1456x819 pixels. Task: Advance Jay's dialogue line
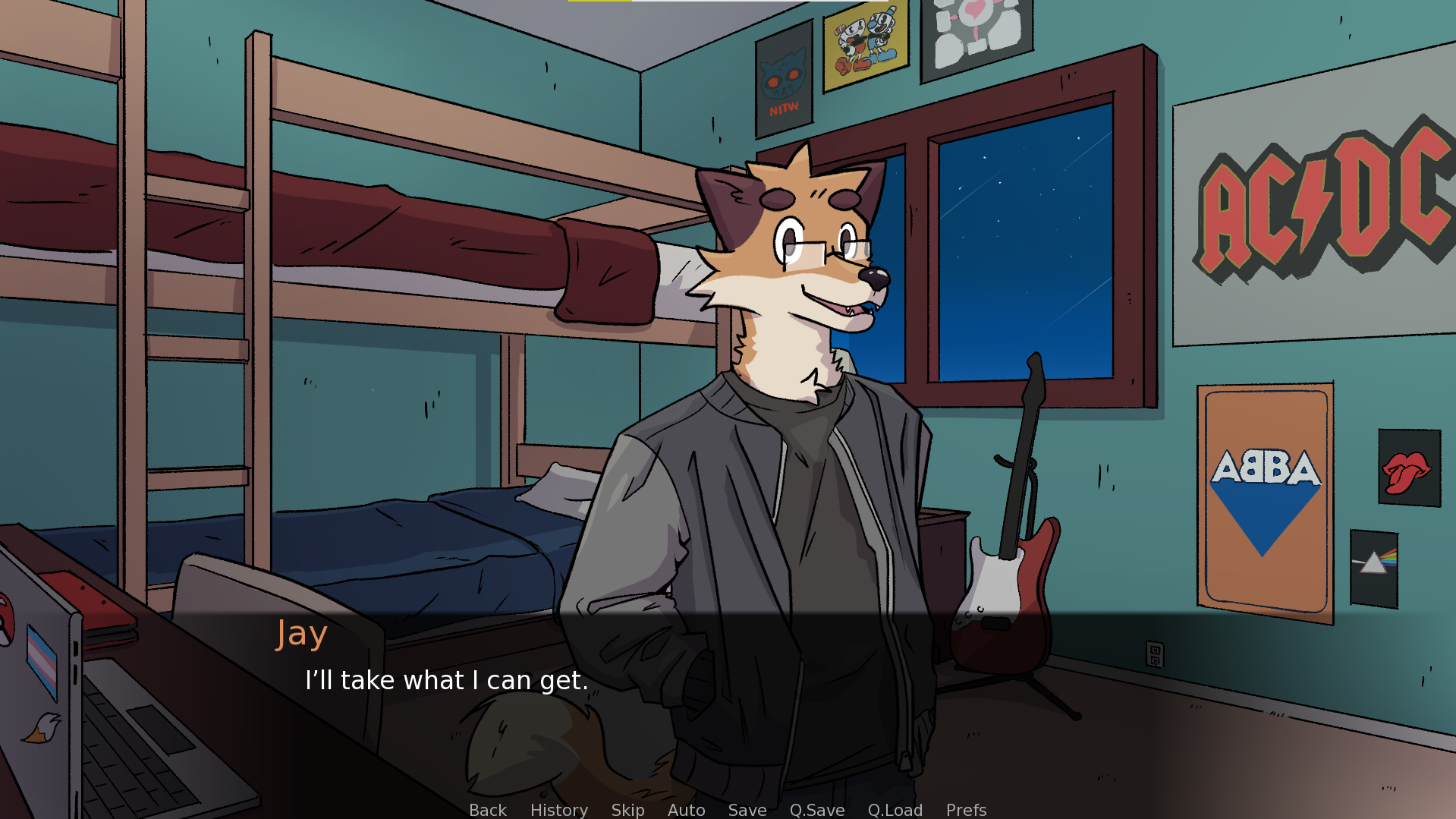tap(446, 680)
